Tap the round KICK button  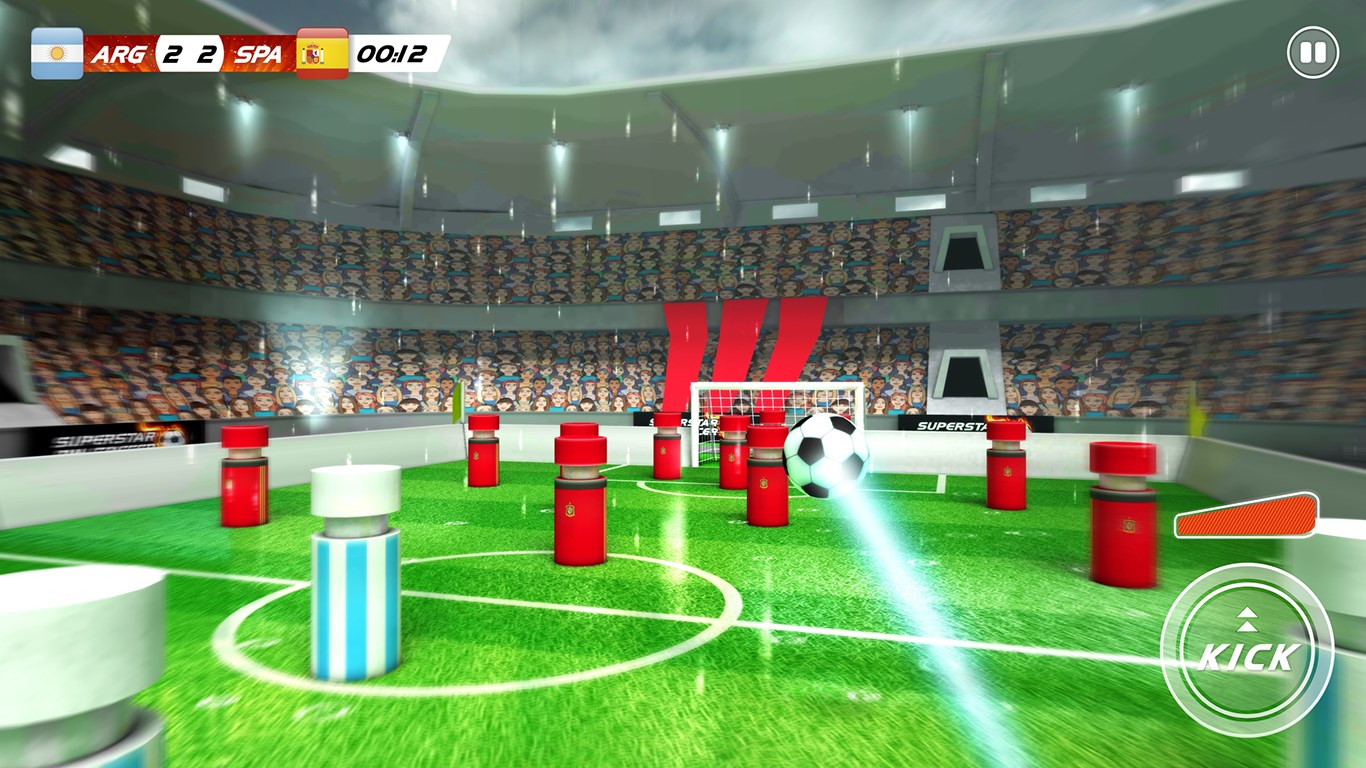coord(1246,651)
